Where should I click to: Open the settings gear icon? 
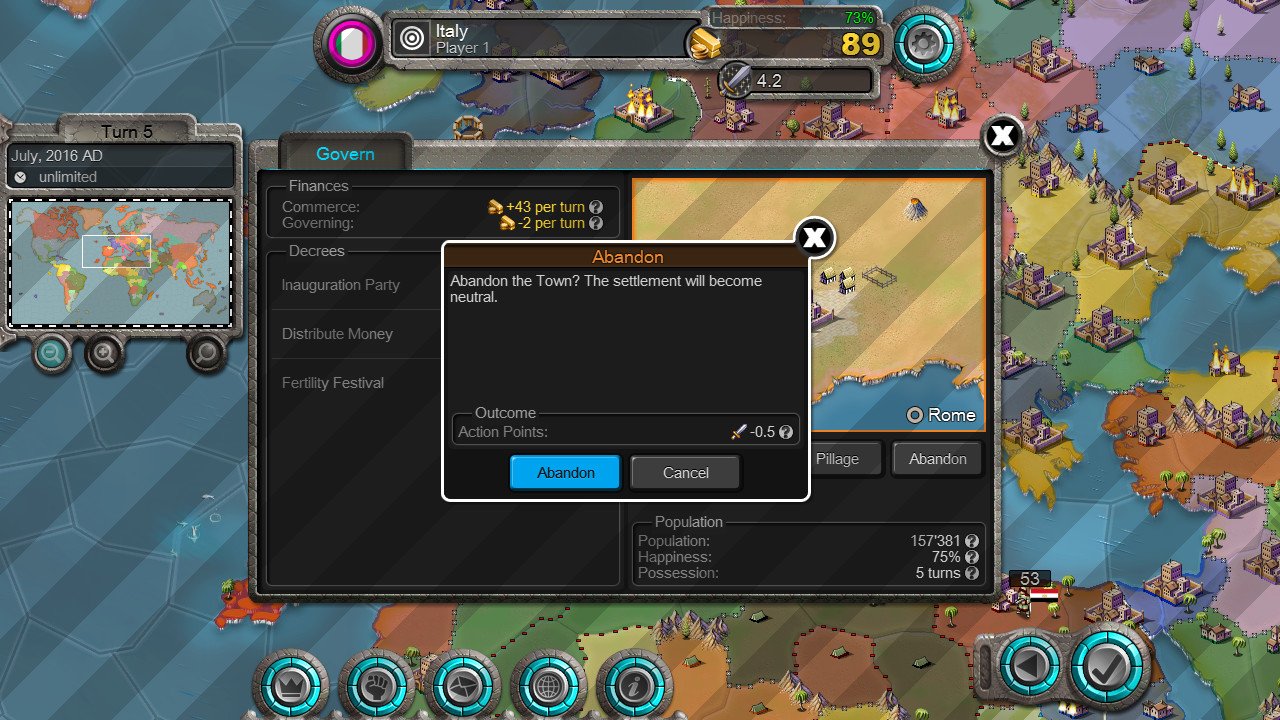point(926,45)
